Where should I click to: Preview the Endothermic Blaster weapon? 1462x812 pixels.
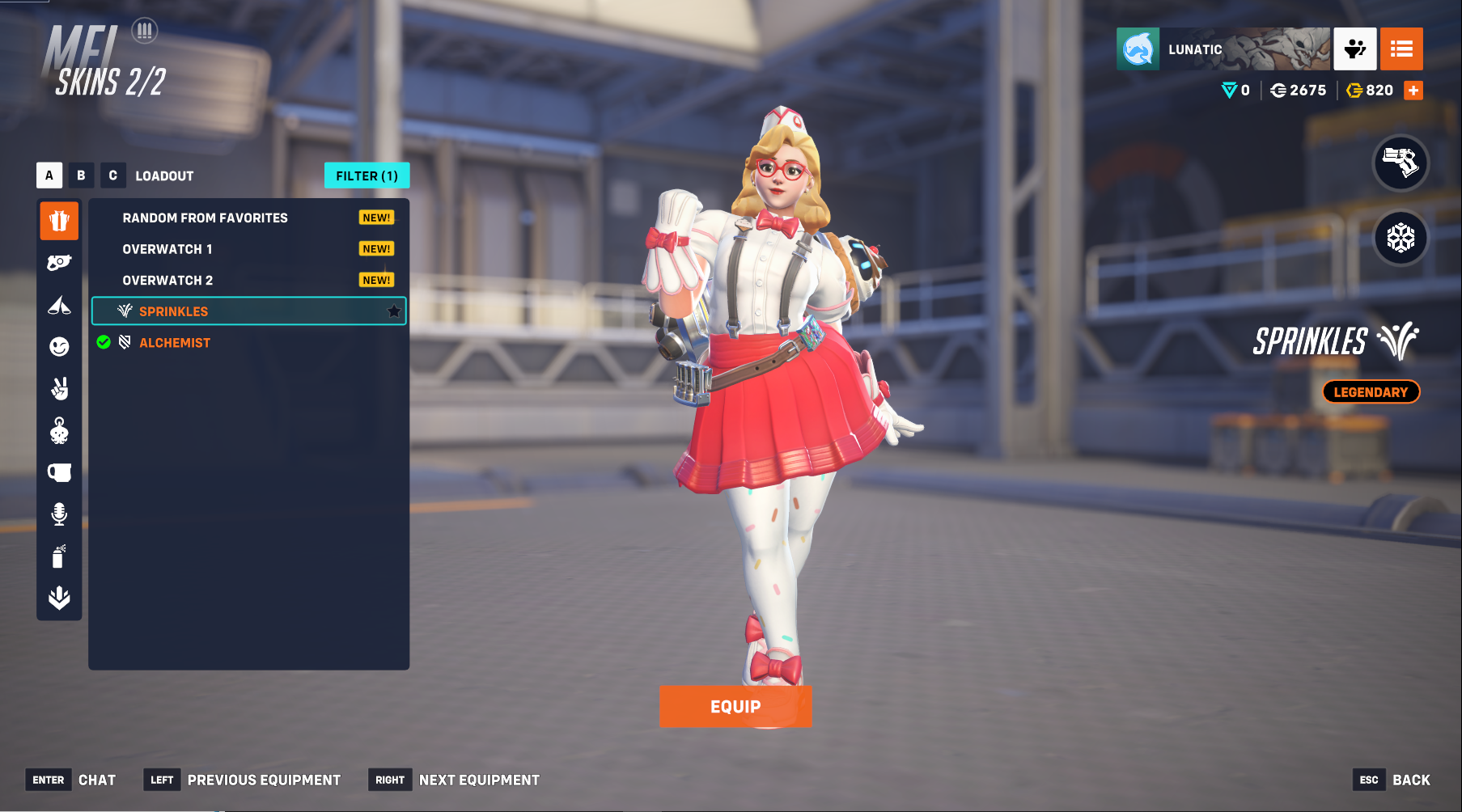[1401, 163]
